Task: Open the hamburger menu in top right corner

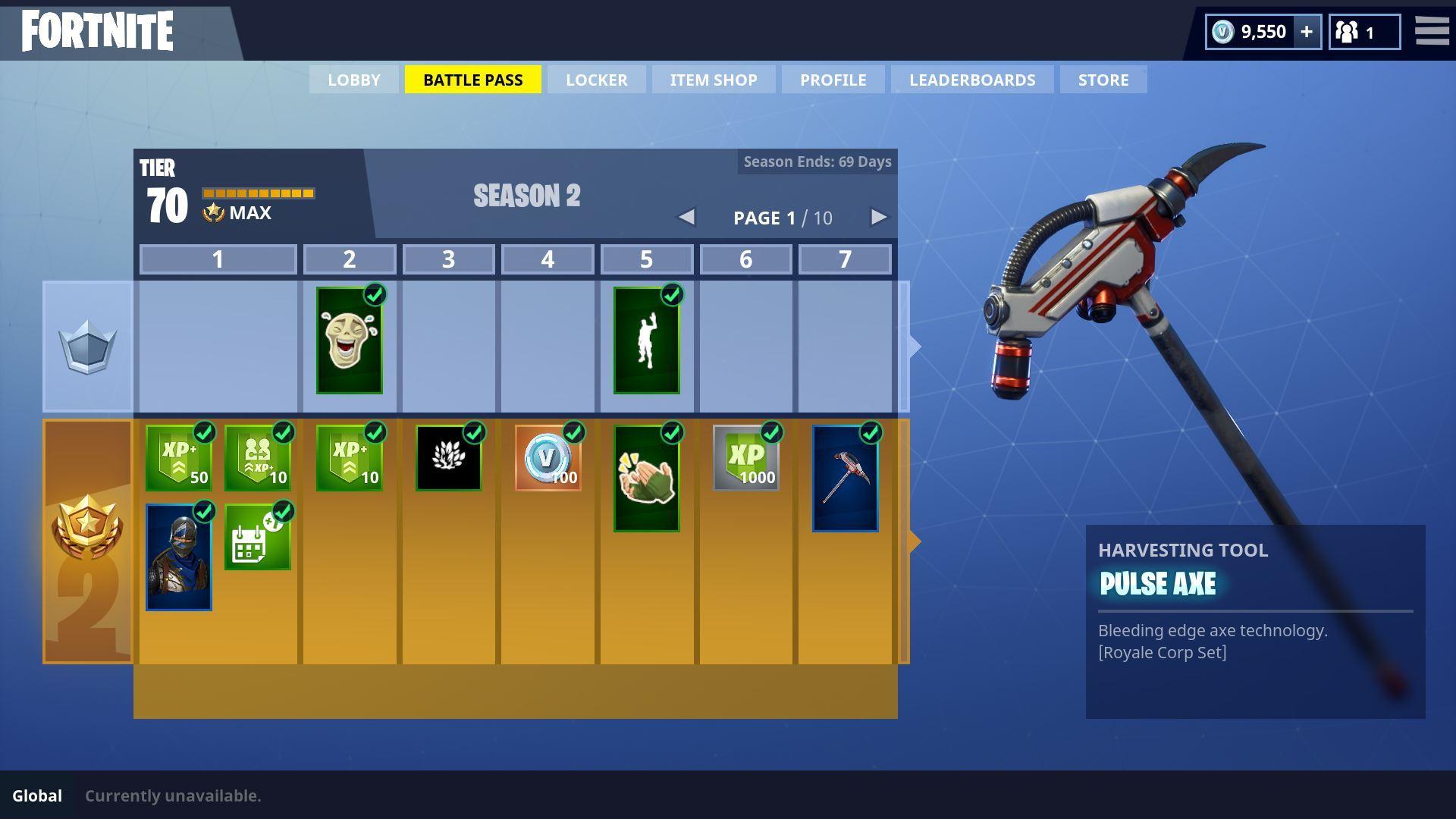Action: 1432,31
